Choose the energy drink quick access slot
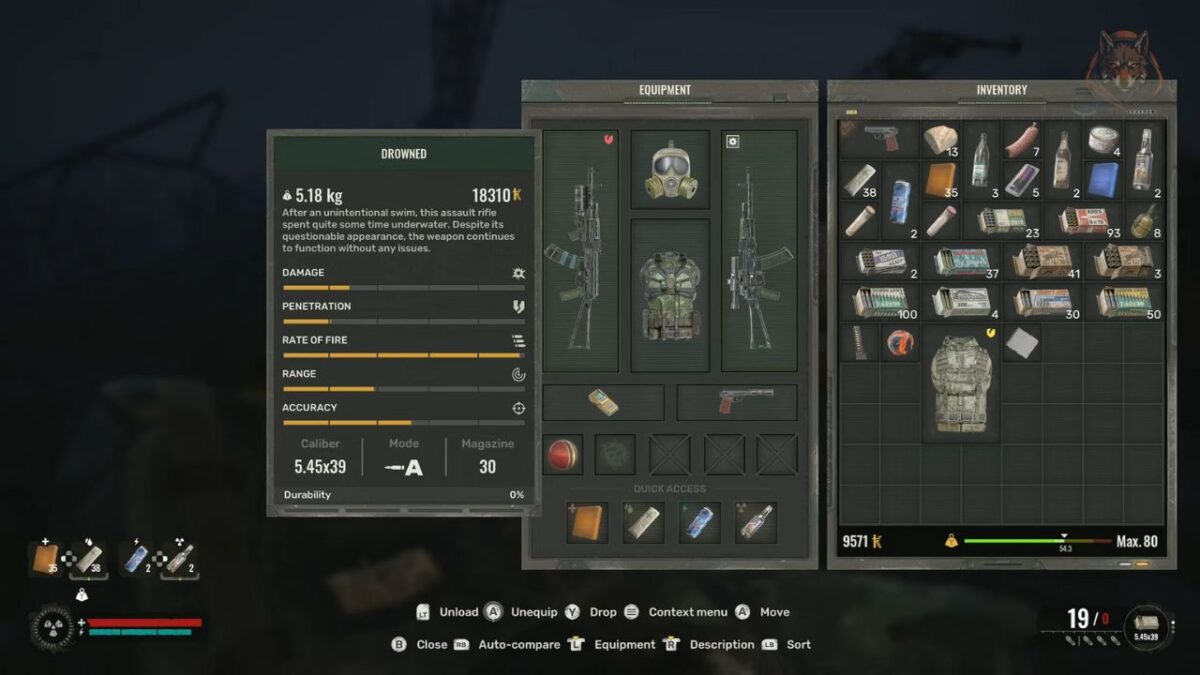 (699, 523)
